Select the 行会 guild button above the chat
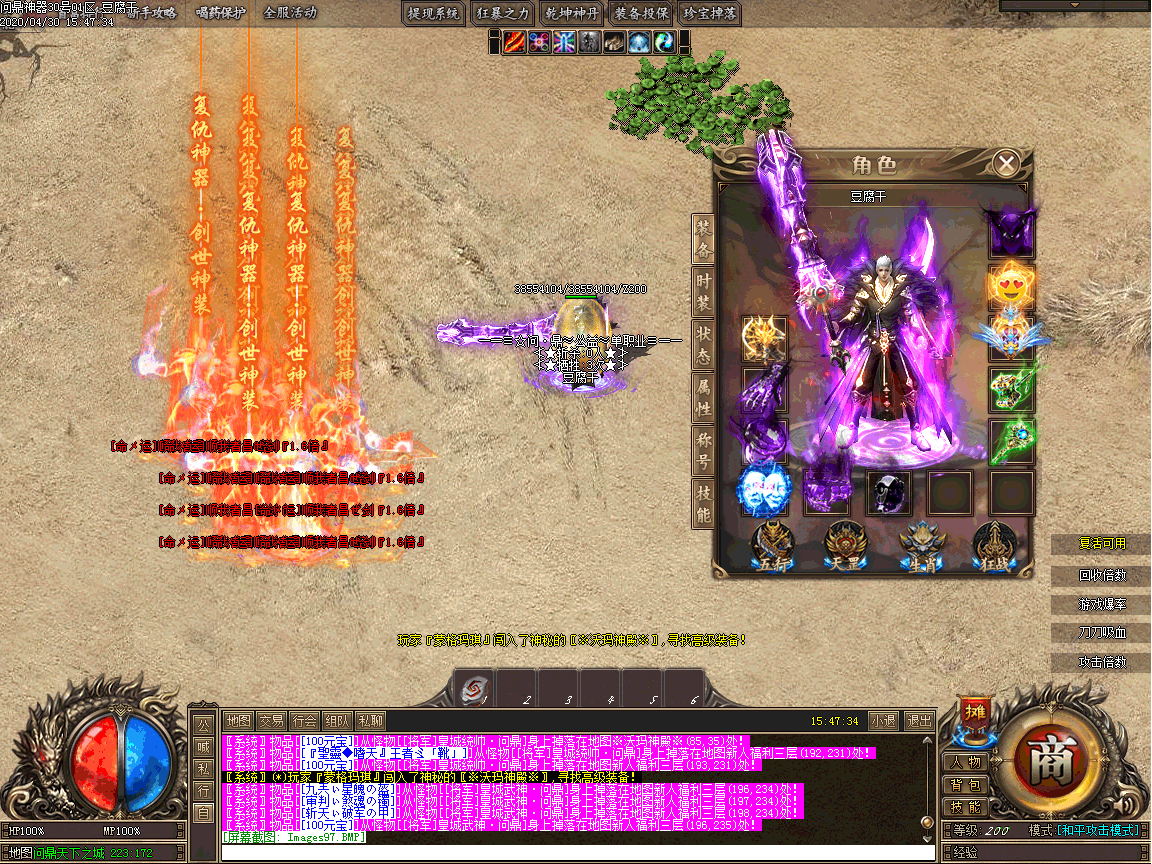 [x=304, y=720]
